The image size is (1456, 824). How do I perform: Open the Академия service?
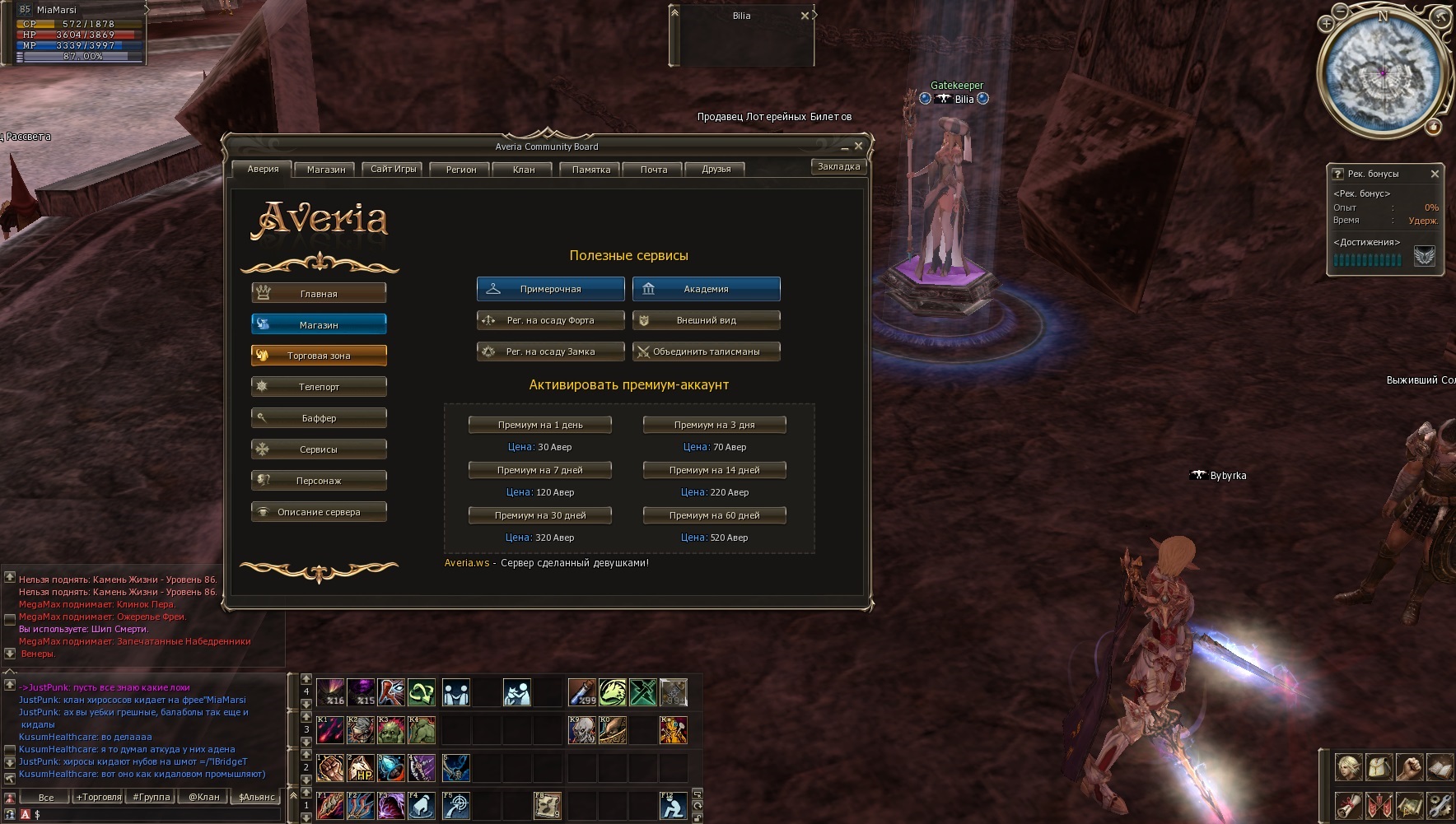[706, 289]
